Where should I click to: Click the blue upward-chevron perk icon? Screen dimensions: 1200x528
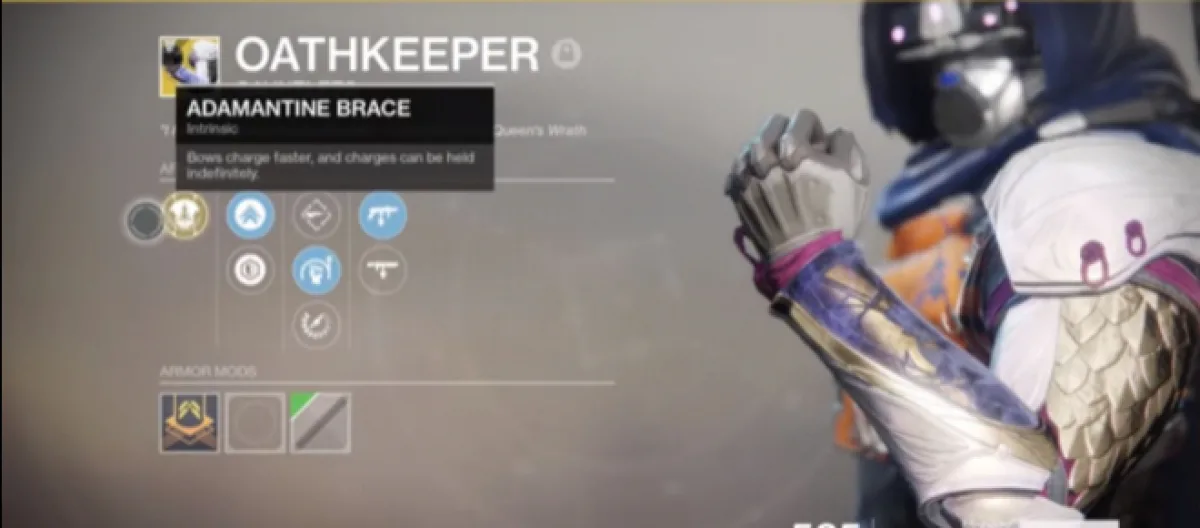pyautogui.click(x=250, y=215)
